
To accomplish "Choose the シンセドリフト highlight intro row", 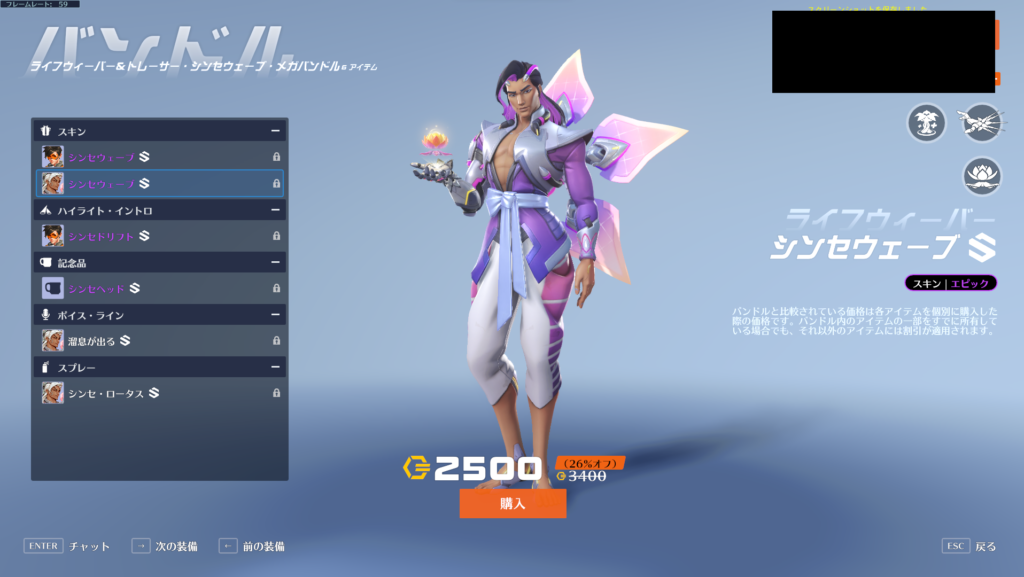I will [x=160, y=236].
